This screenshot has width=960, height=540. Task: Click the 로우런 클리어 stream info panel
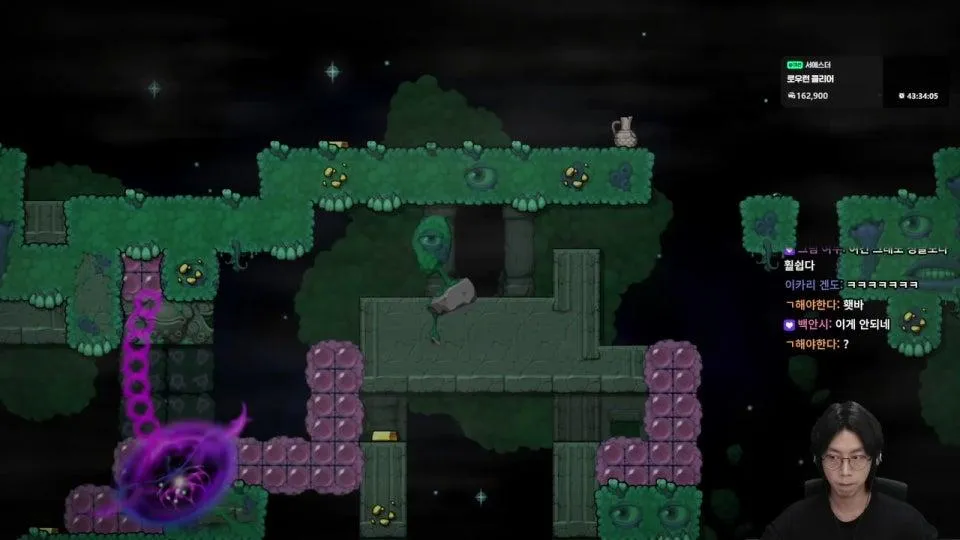pos(830,80)
